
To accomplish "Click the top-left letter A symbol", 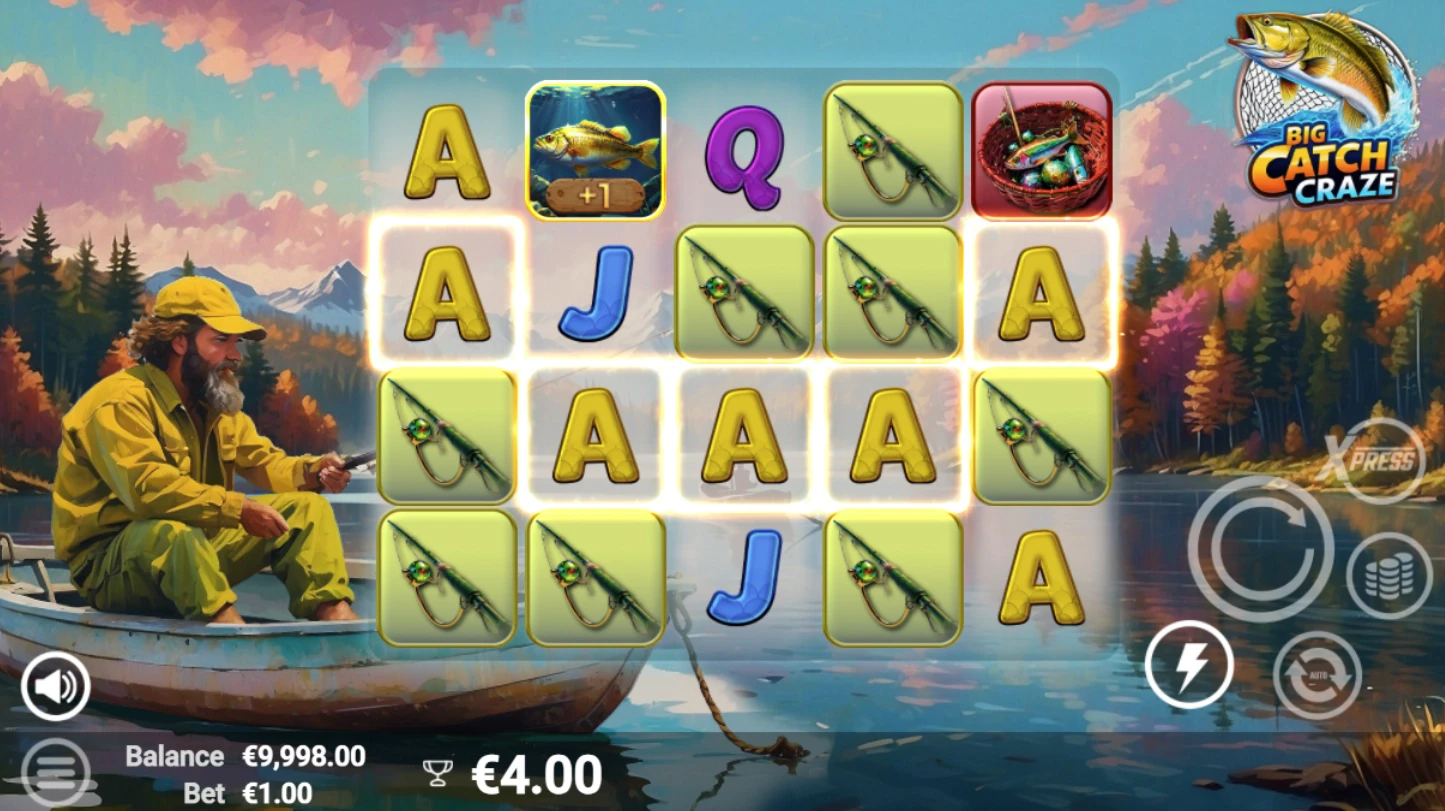I will click(x=444, y=150).
